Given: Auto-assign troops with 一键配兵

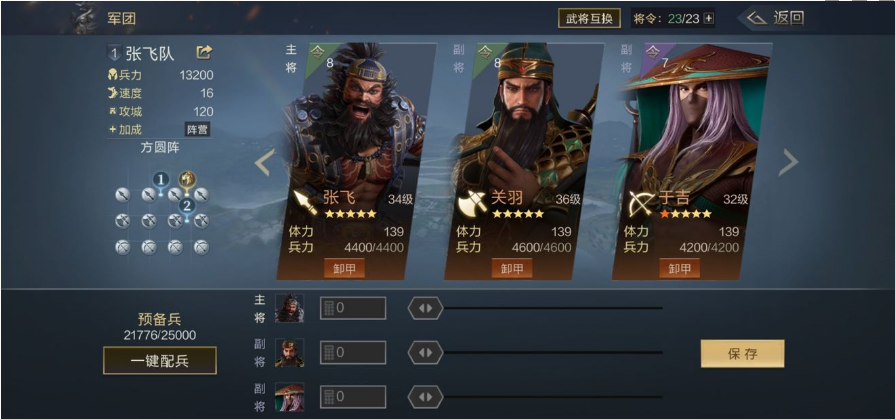Looking at the screenshot, I should (160, 360).
